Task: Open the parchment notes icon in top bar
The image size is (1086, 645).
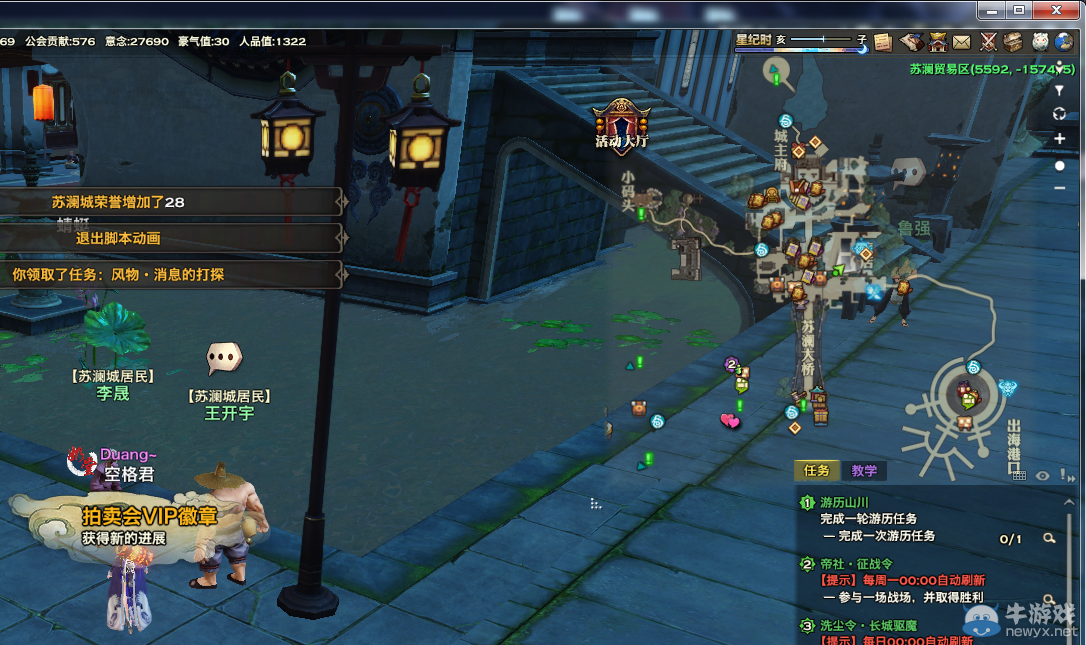Action: (882, 41)
